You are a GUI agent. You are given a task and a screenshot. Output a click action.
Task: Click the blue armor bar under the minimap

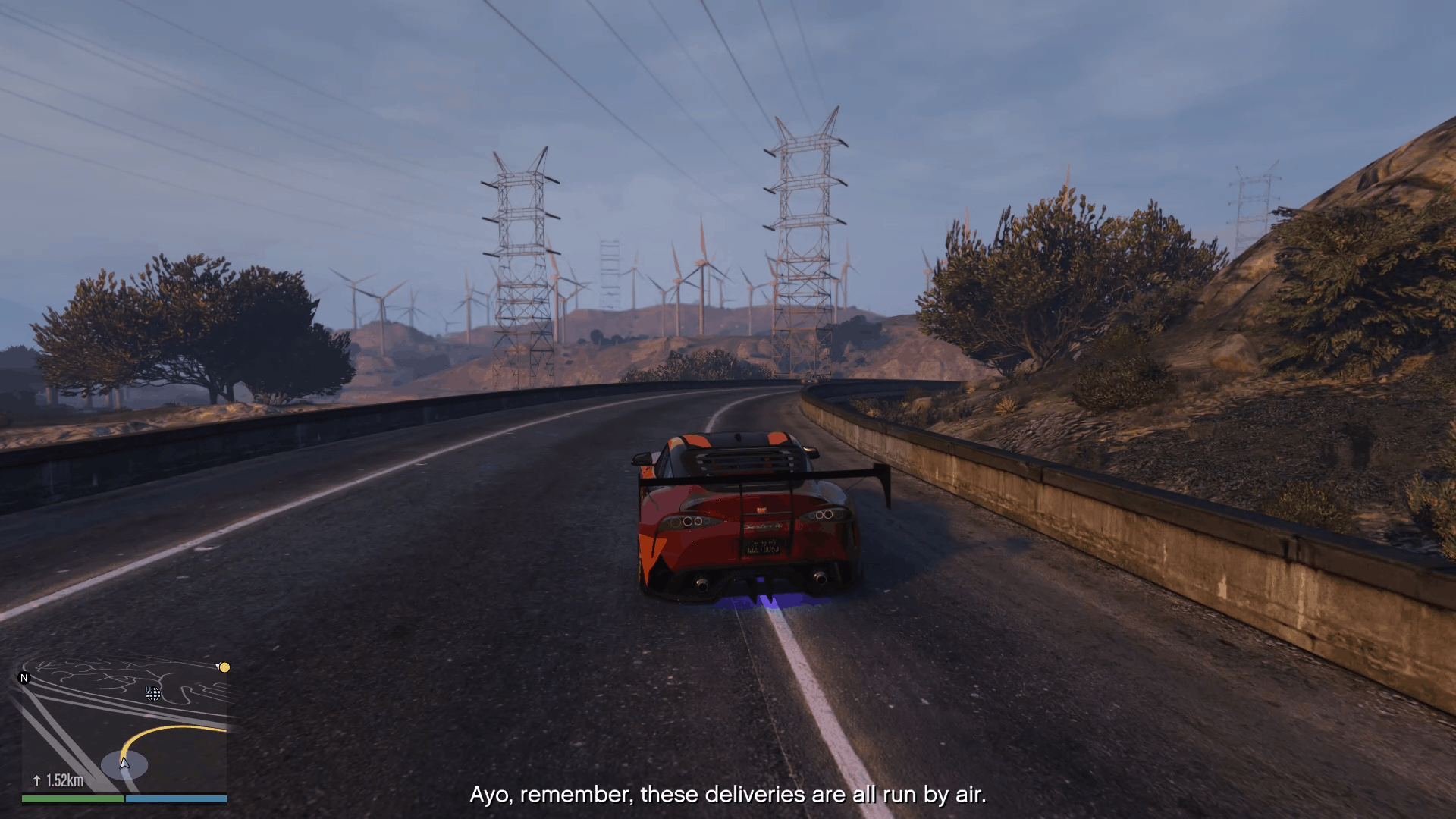177,799
